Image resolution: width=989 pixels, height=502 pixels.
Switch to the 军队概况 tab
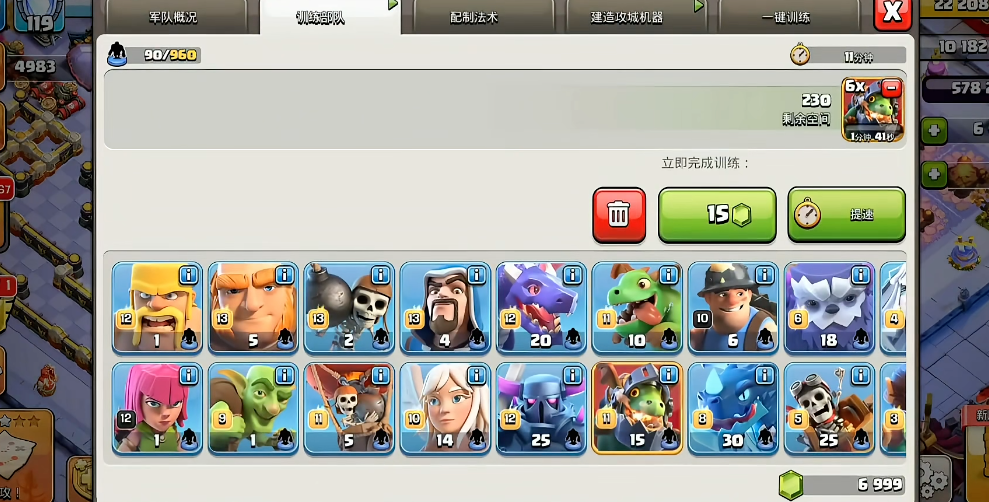tap(175, 17)
